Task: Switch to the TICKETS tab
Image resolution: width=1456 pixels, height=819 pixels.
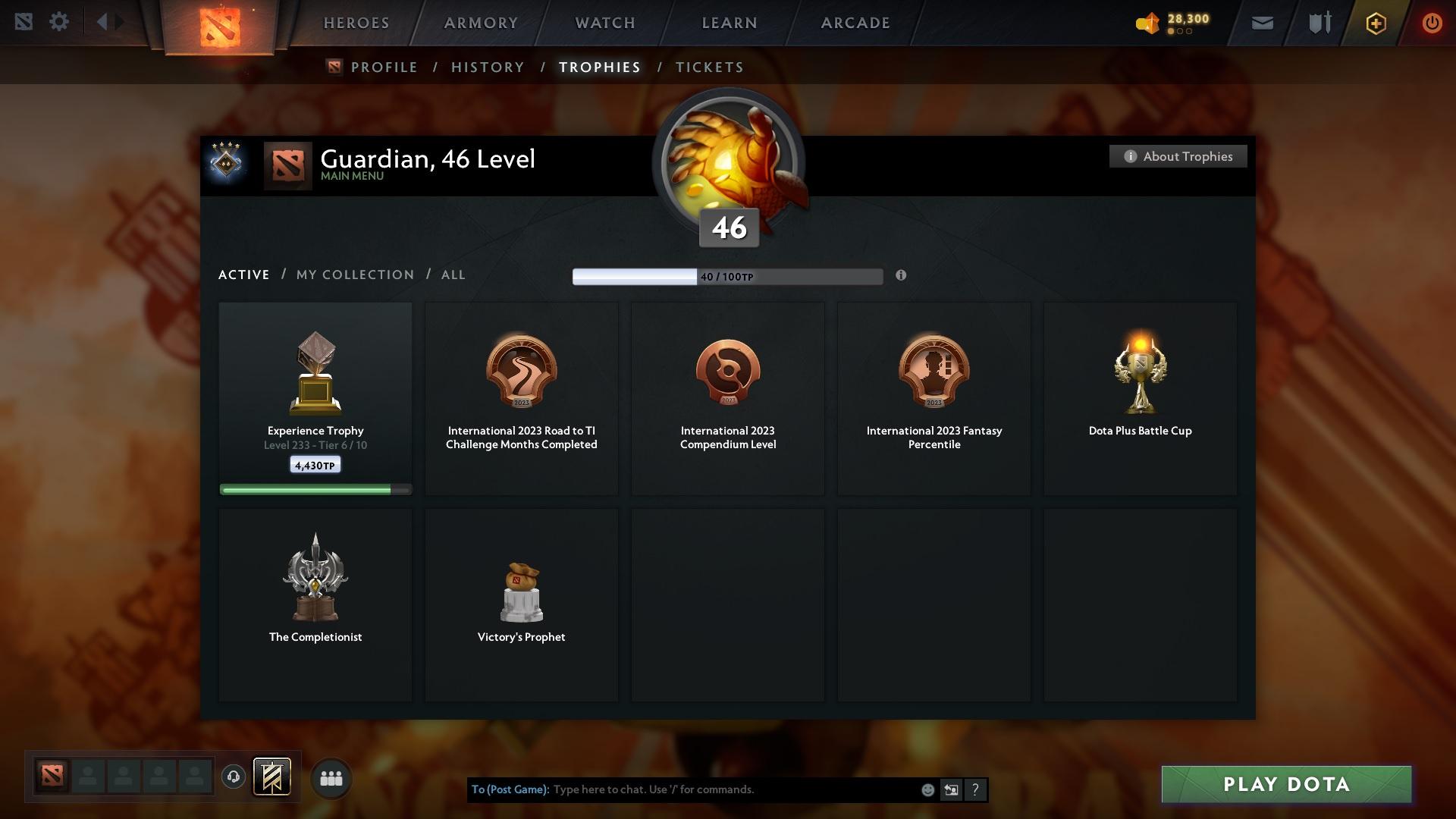Action: point(709,67)
